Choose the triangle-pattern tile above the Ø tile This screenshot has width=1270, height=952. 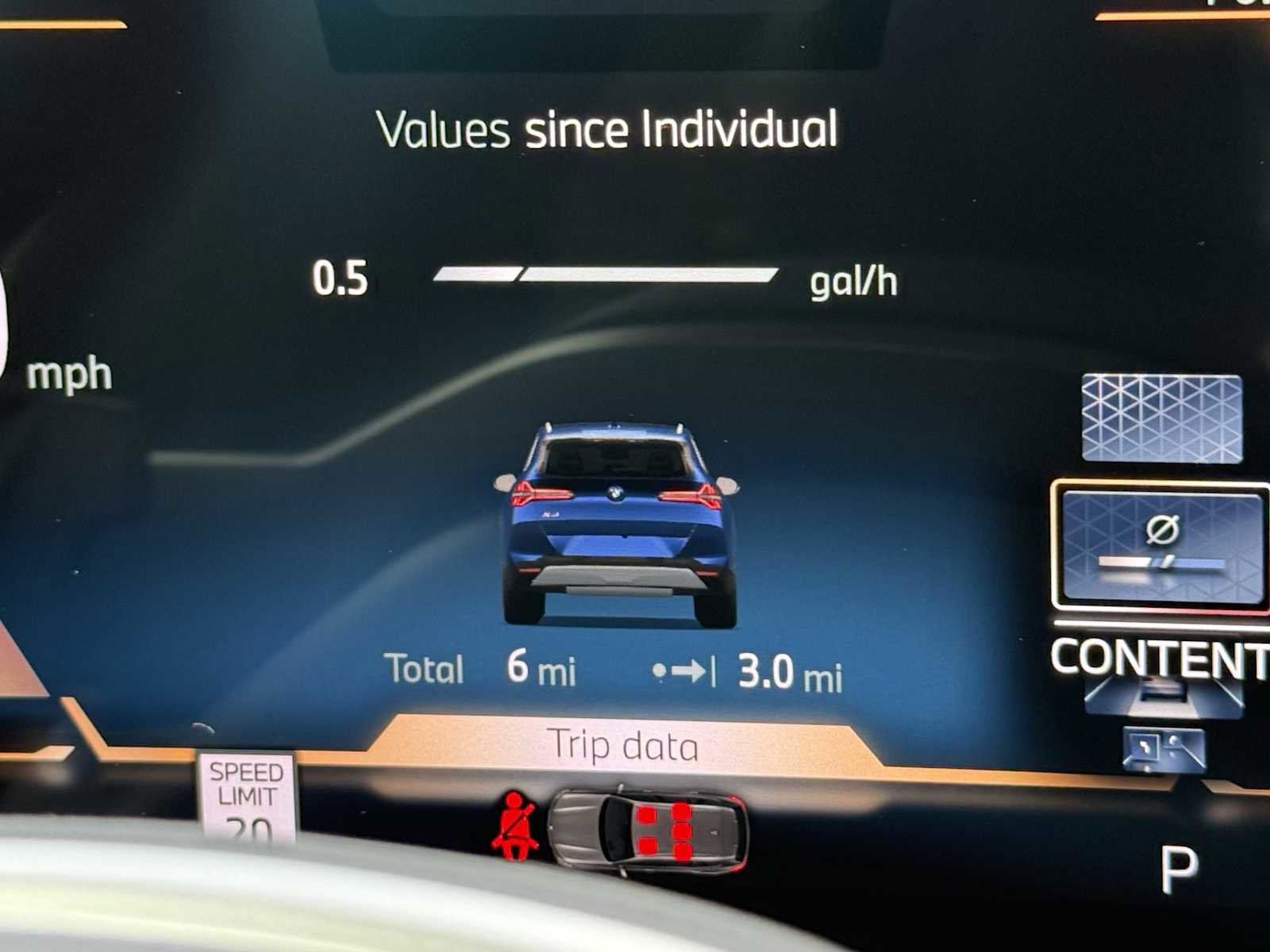[x=1162, y=418]
